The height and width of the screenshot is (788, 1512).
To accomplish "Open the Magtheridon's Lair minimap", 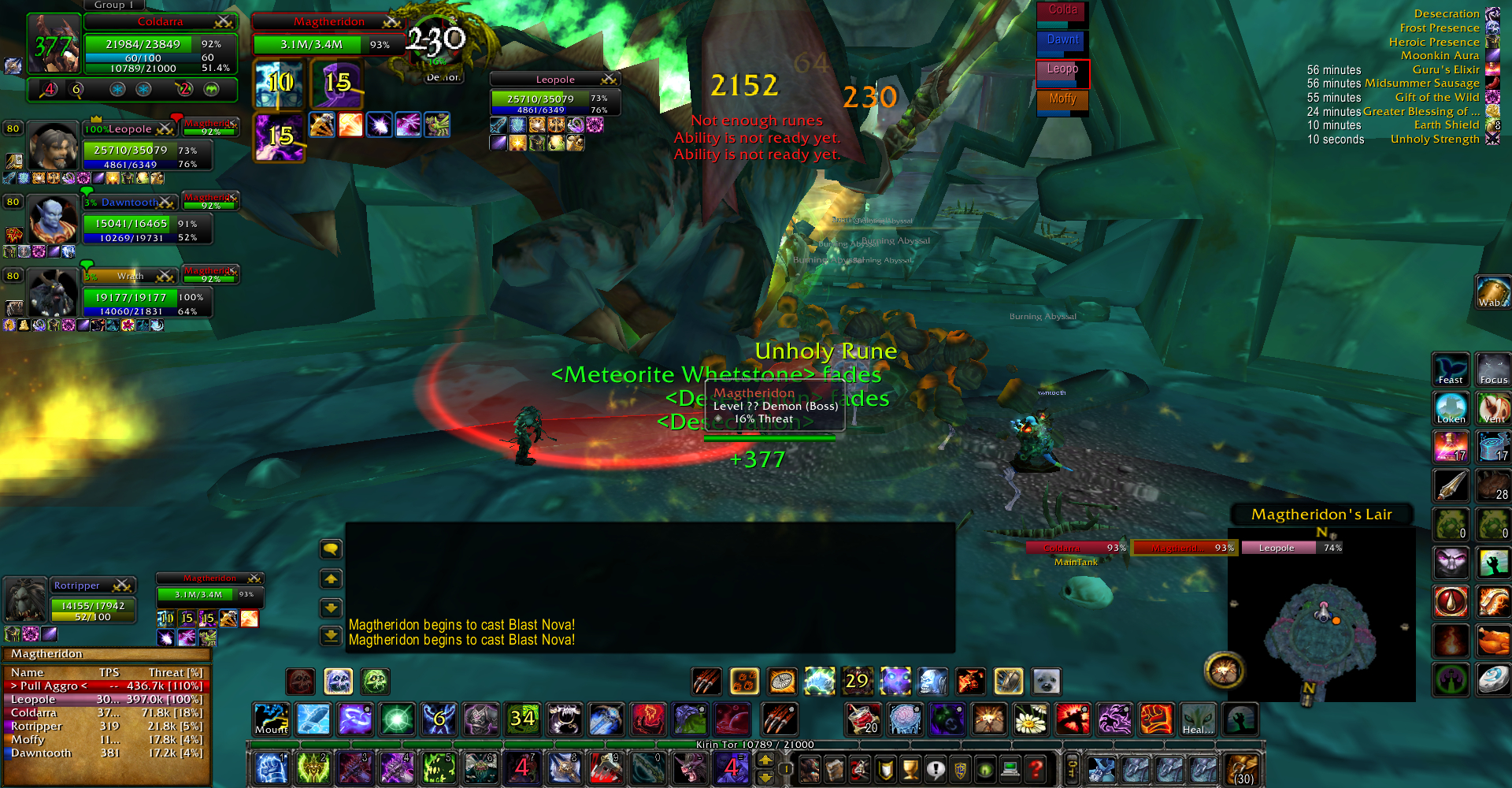I will coord(1321,616).
